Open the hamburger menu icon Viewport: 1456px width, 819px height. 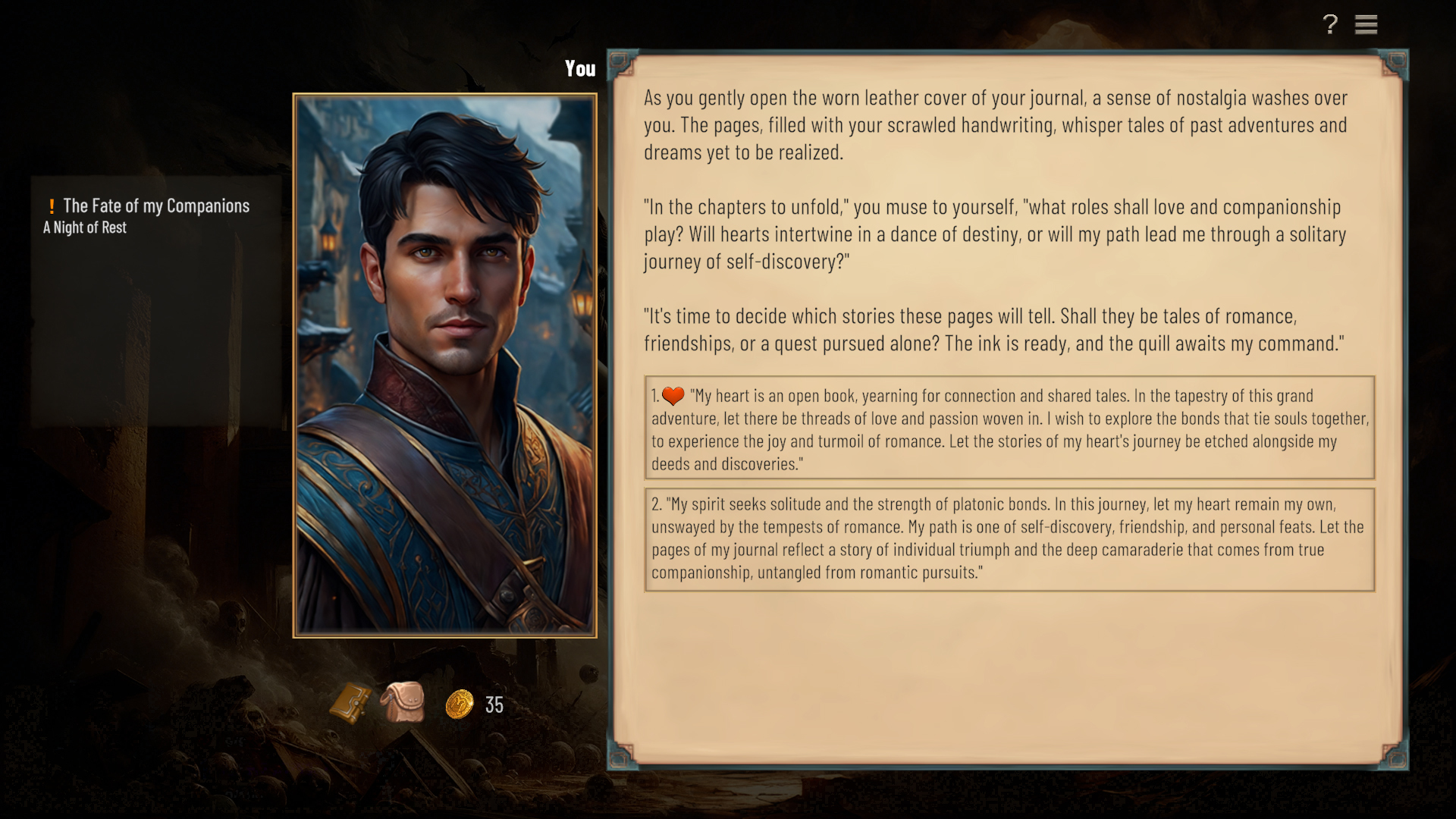[x=1367, y=24]
